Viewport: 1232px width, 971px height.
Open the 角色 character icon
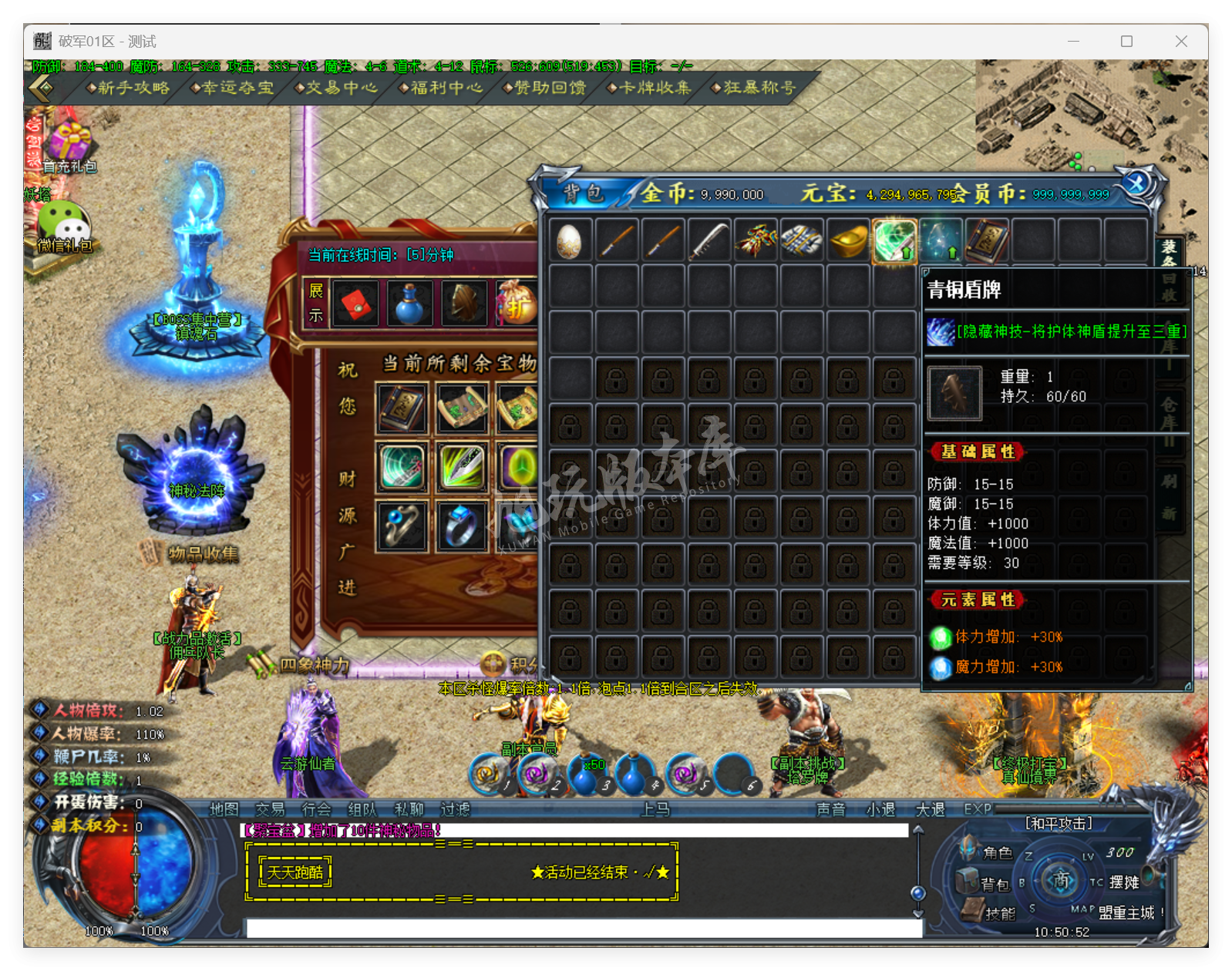(x=970, y=848)
